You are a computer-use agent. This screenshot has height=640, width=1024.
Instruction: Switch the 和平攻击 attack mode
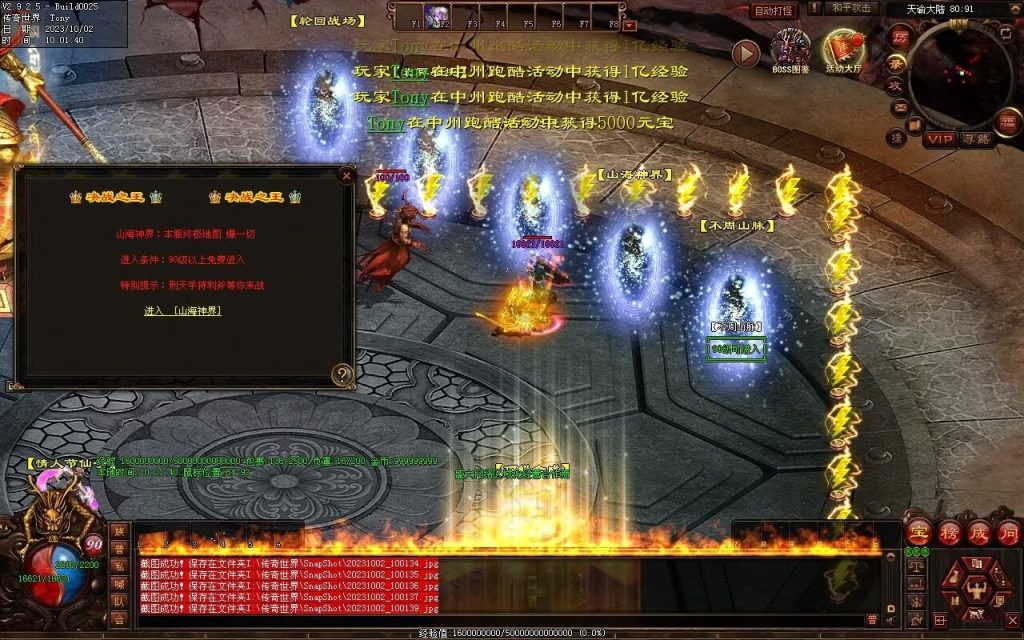coord(851,8)
